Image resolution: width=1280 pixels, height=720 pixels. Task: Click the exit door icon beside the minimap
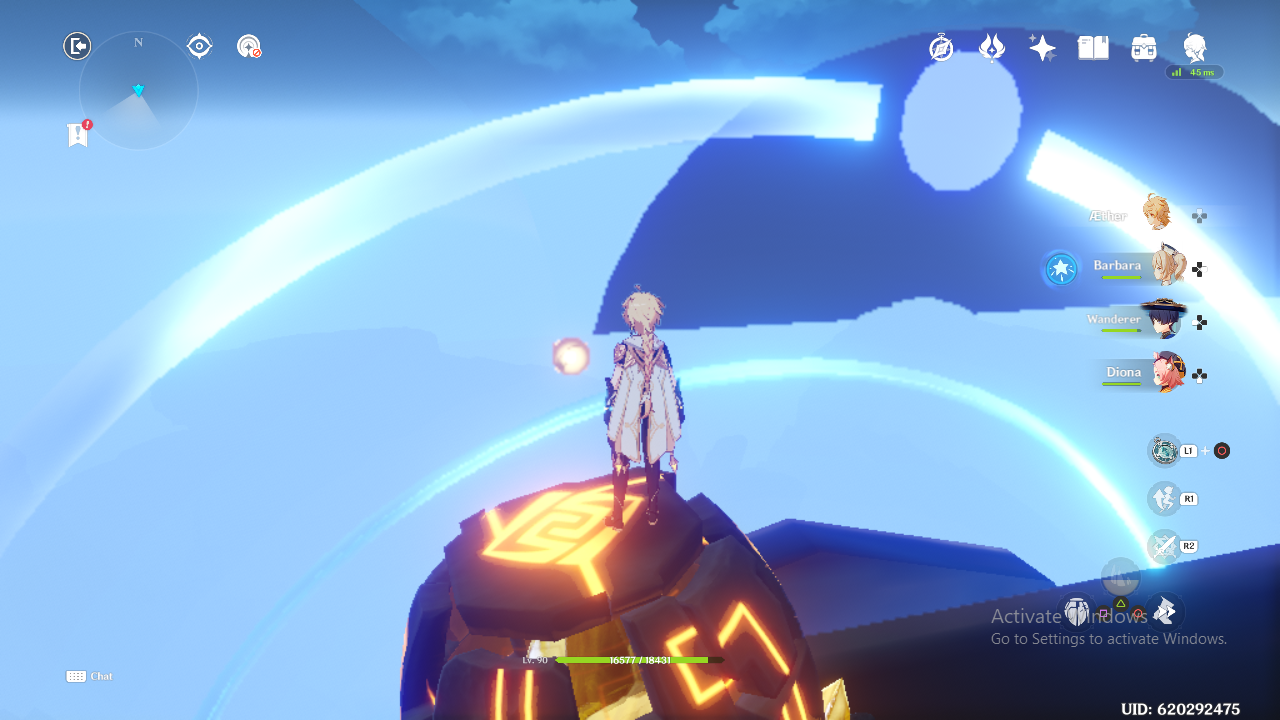pos(77,45)
